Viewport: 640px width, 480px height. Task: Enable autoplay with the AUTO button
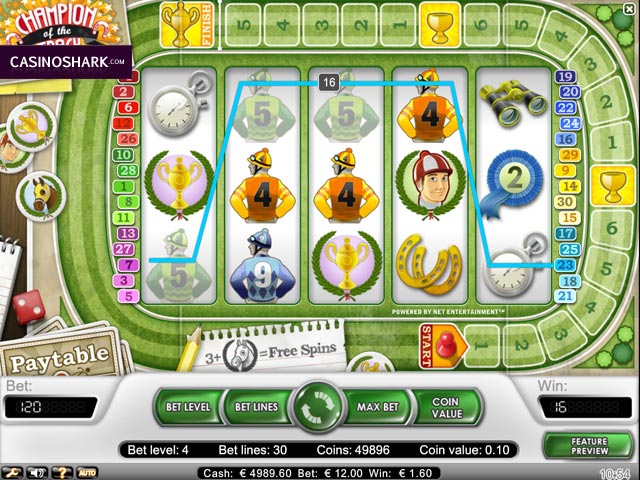coord(87,472)
